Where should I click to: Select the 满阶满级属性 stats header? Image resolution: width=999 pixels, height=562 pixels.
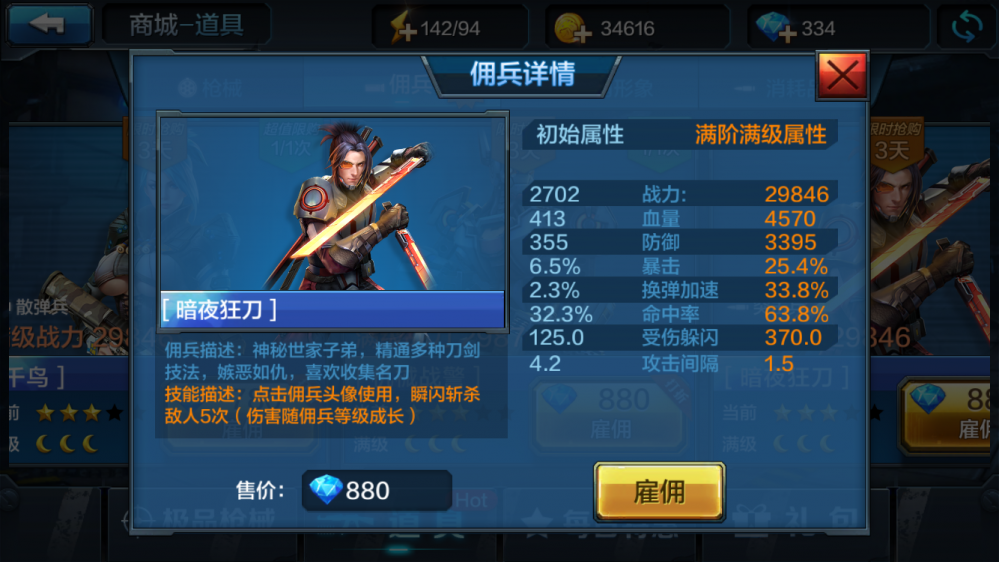pos(761,135)
